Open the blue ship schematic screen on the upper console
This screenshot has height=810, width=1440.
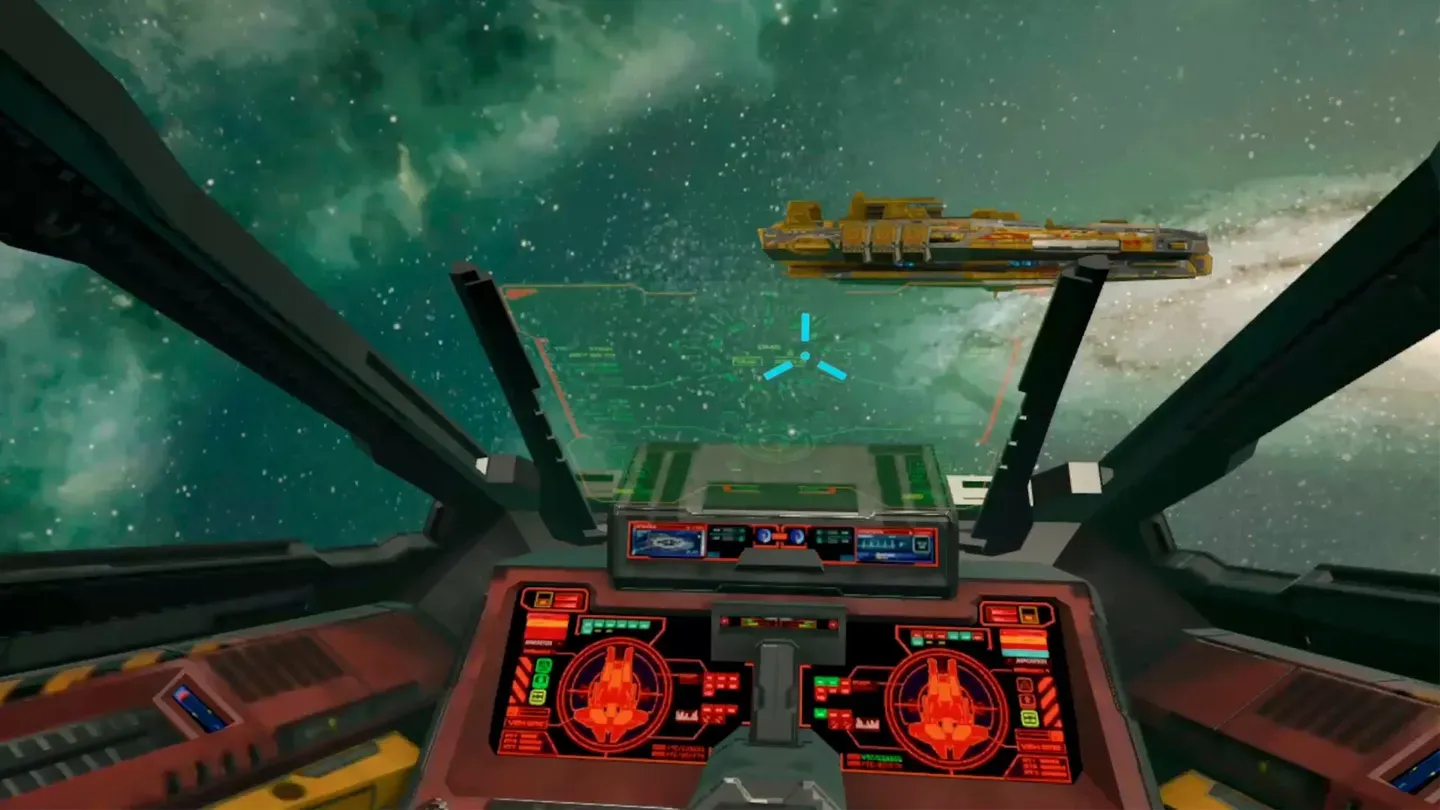666,541
